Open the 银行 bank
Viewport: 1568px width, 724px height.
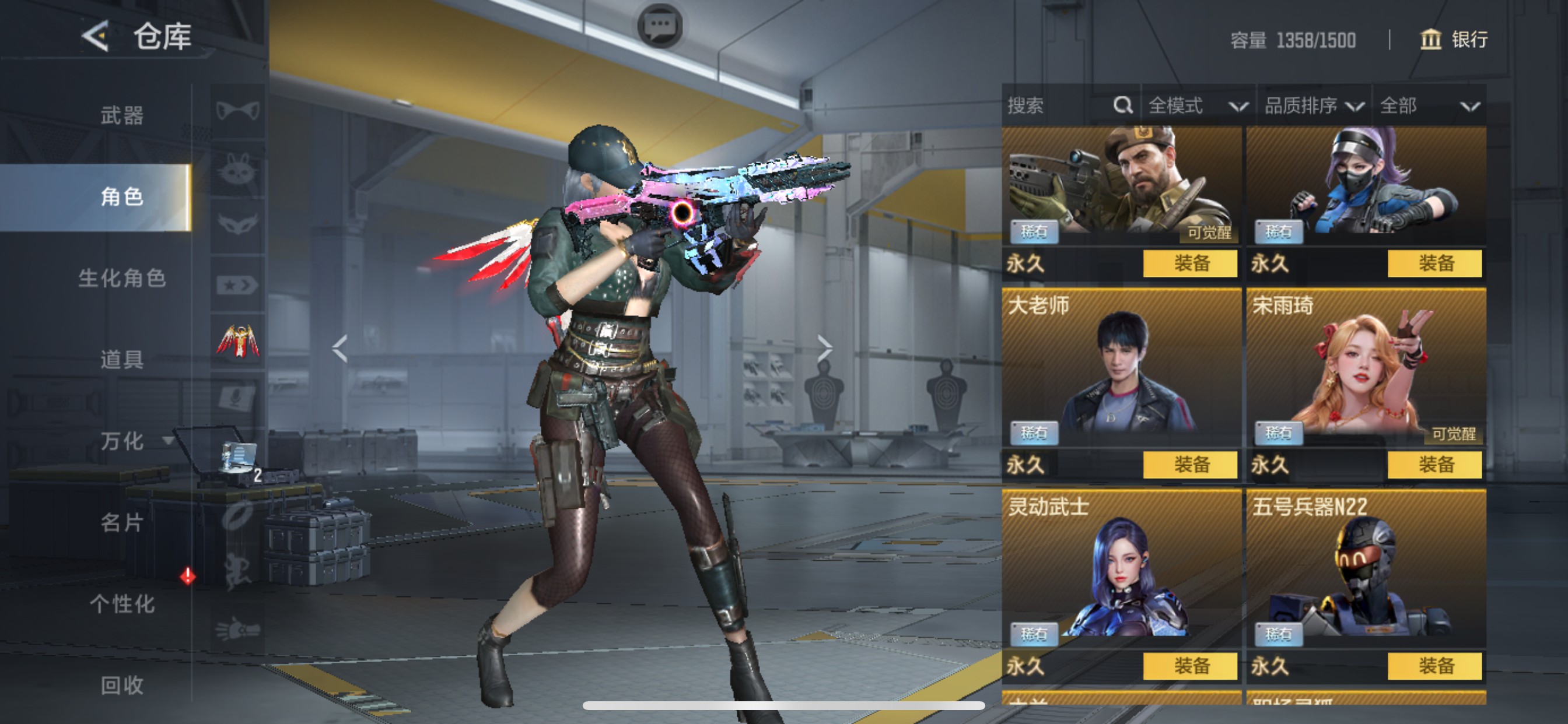(1454, 40)
